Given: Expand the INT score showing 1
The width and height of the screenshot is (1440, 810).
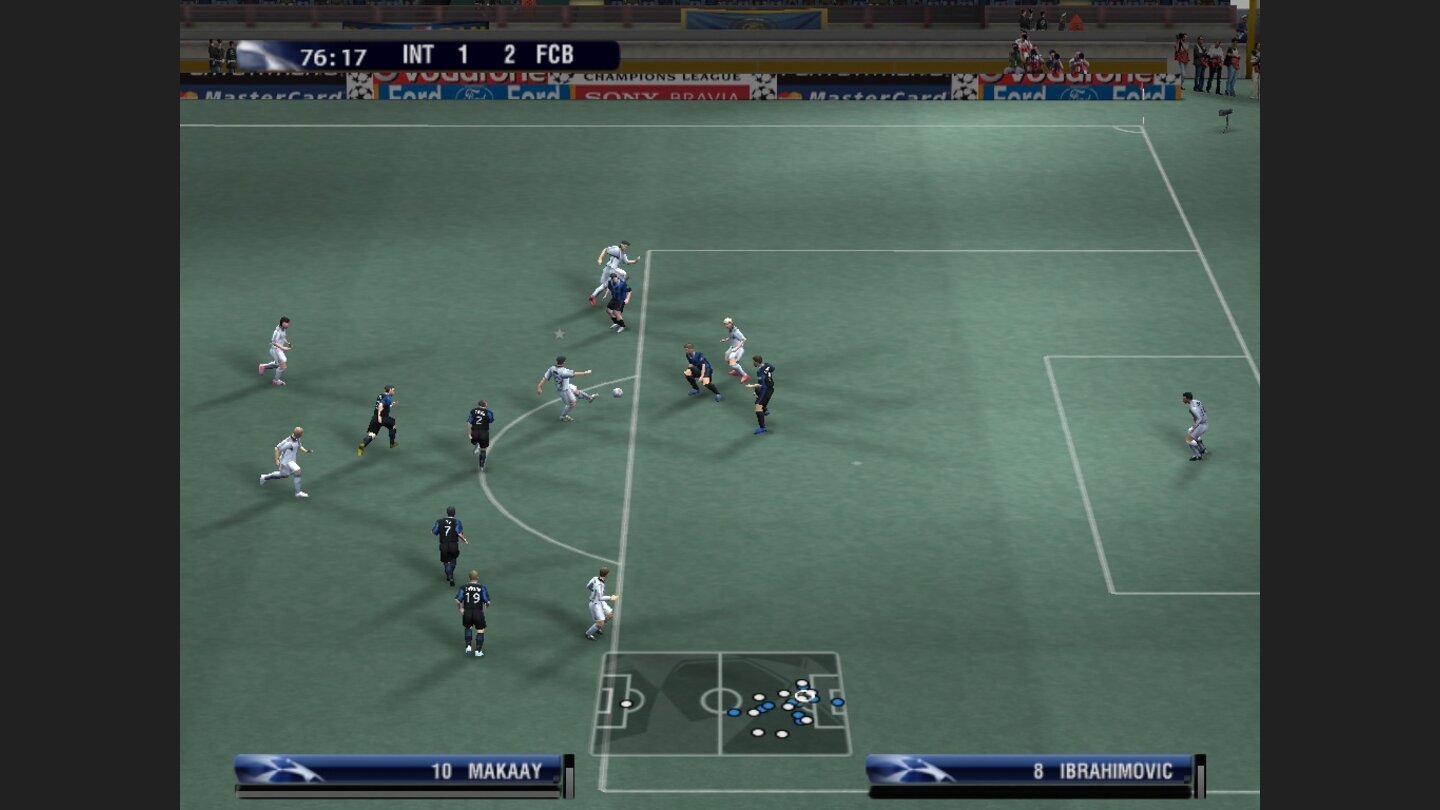Looking at the screenshot, I should tap(462, 55).
